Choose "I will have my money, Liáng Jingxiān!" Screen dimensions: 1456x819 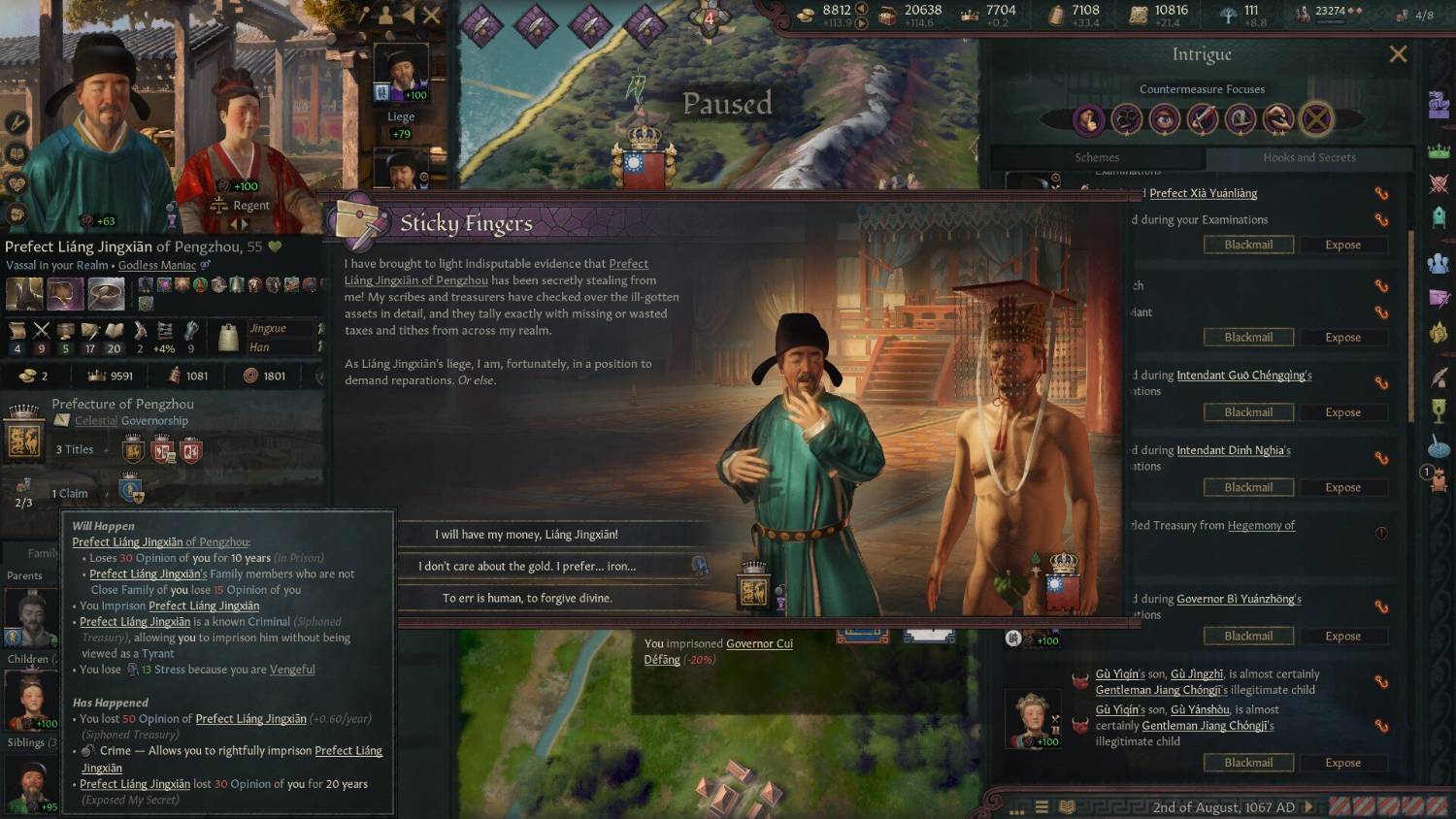coord(527,534)
